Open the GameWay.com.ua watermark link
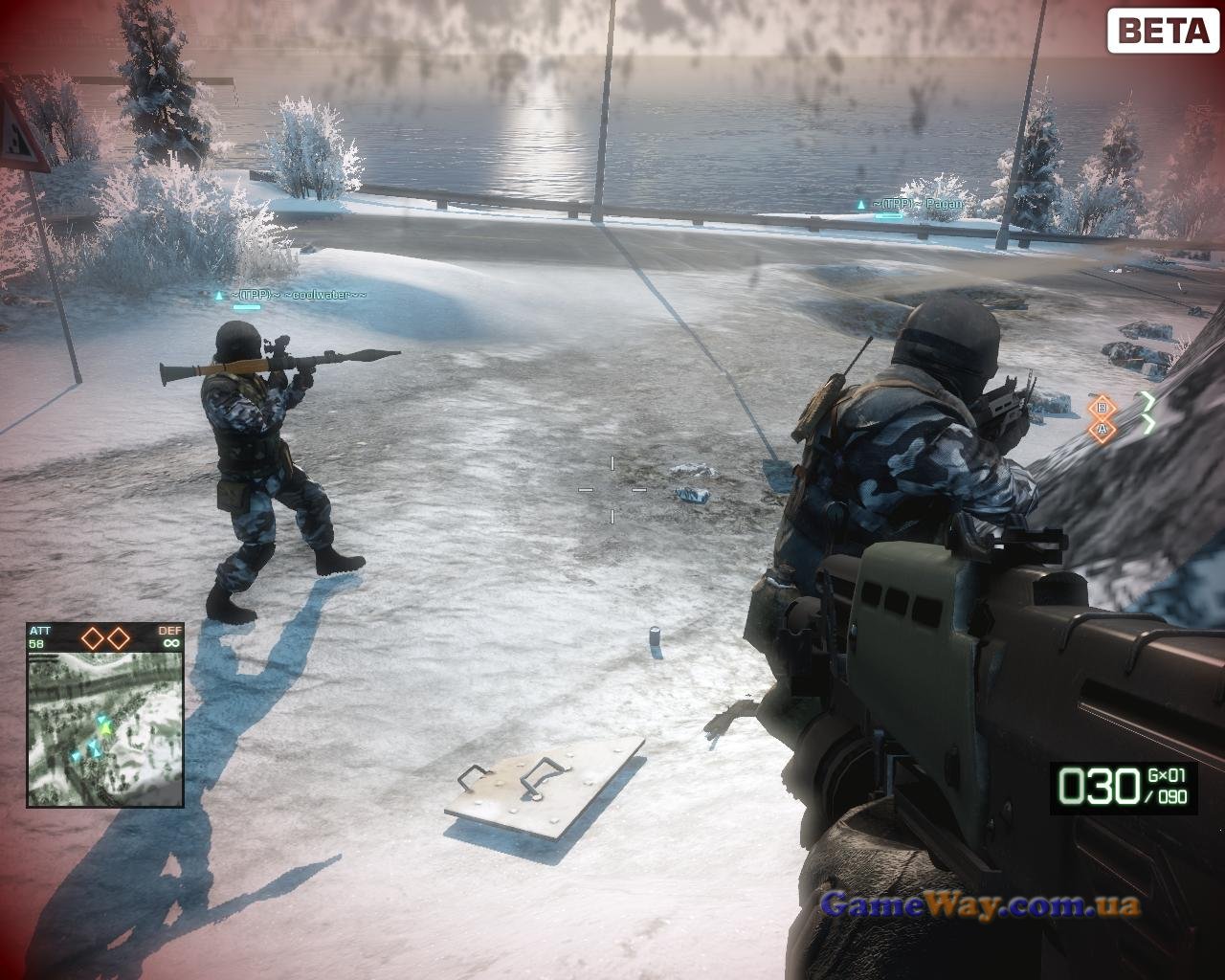Screen dimensions: 1225x980 [981, 903]
